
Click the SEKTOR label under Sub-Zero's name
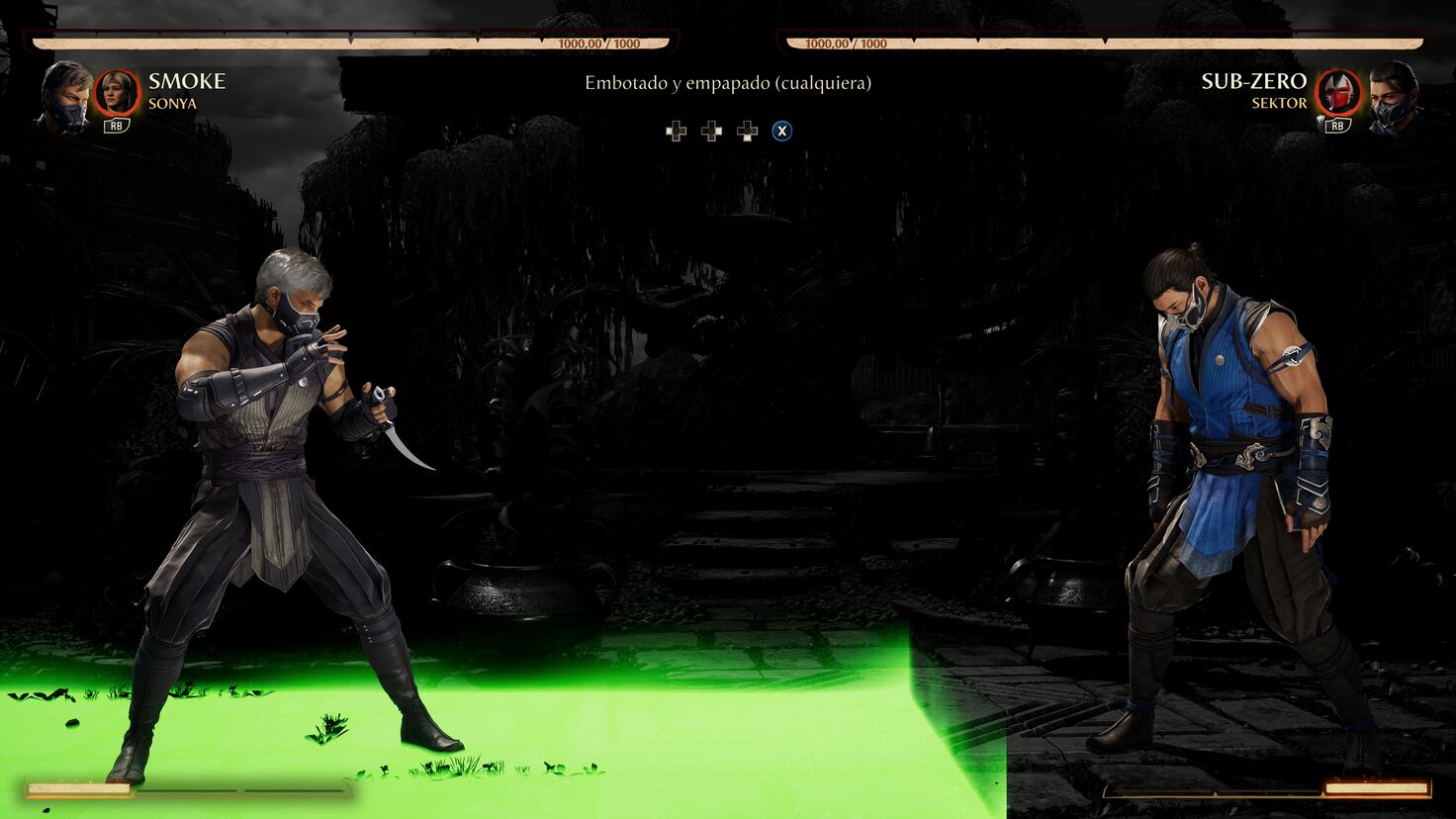[1278, 103]
